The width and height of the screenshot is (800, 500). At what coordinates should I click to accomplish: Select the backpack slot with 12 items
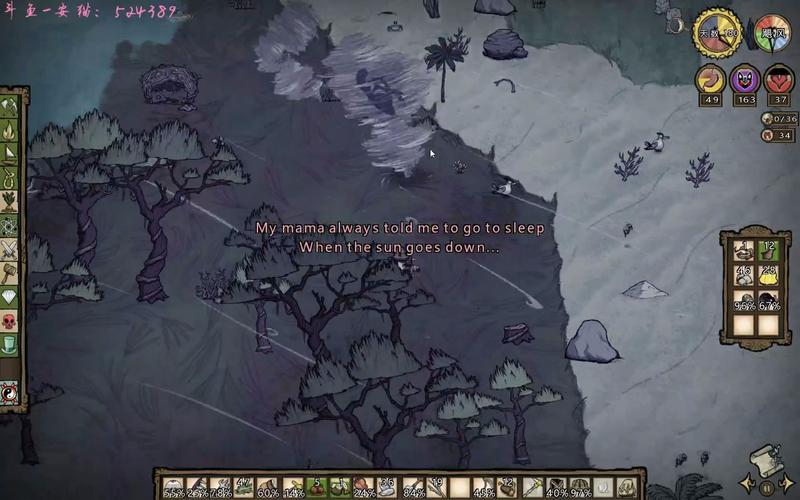point(767,250)
